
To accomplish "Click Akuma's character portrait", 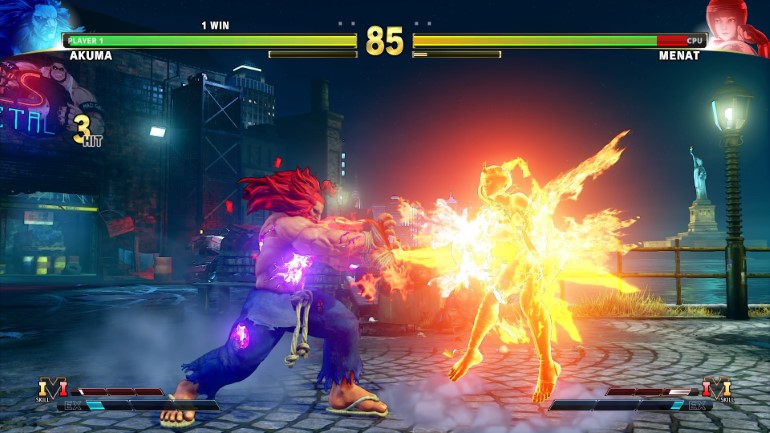I will click(x=32, y=22).
